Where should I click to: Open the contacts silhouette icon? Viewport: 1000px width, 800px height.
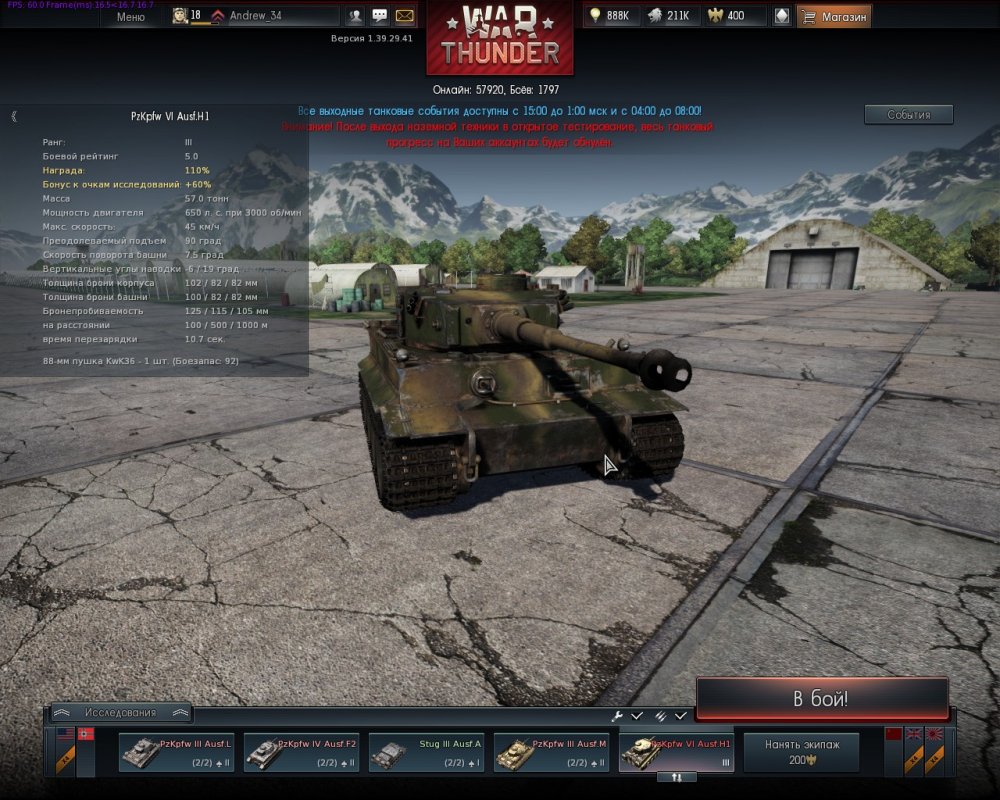click(355, 16)
